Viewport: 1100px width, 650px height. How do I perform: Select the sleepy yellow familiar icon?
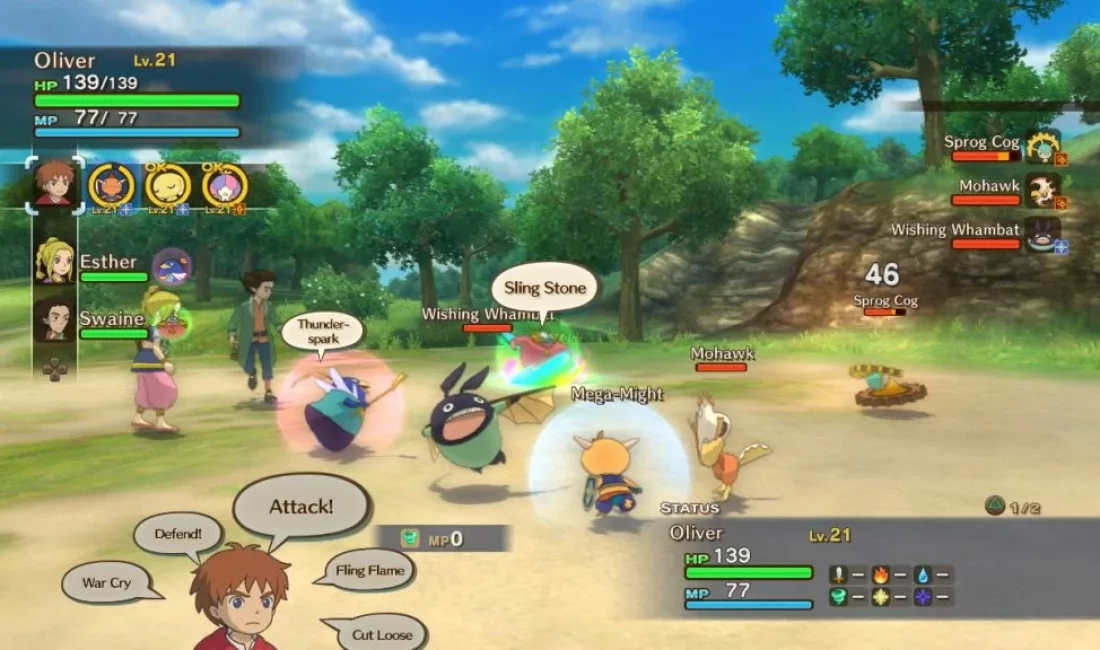[168, 185]
